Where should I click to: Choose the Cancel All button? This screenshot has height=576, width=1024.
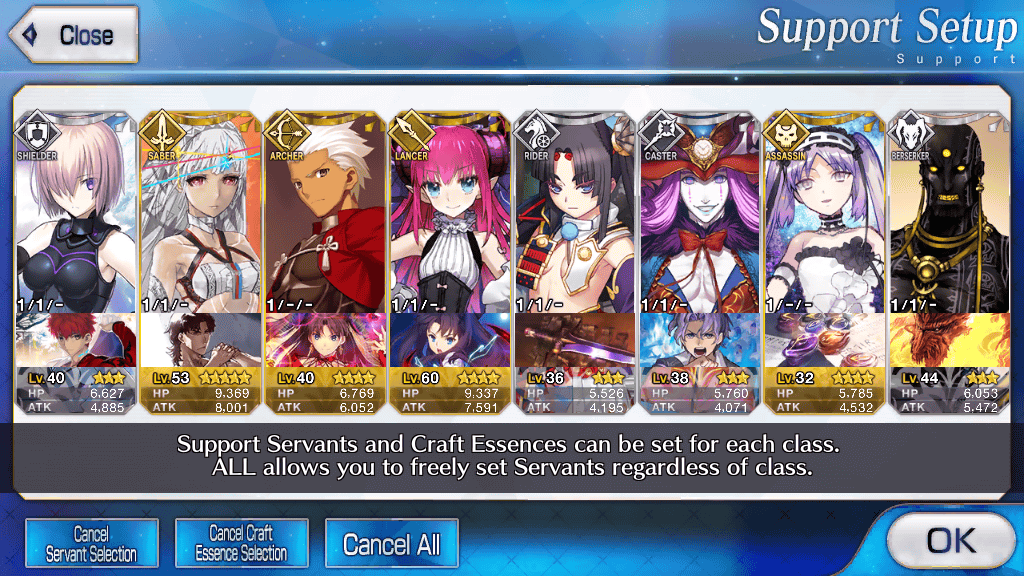click(391, 544)
